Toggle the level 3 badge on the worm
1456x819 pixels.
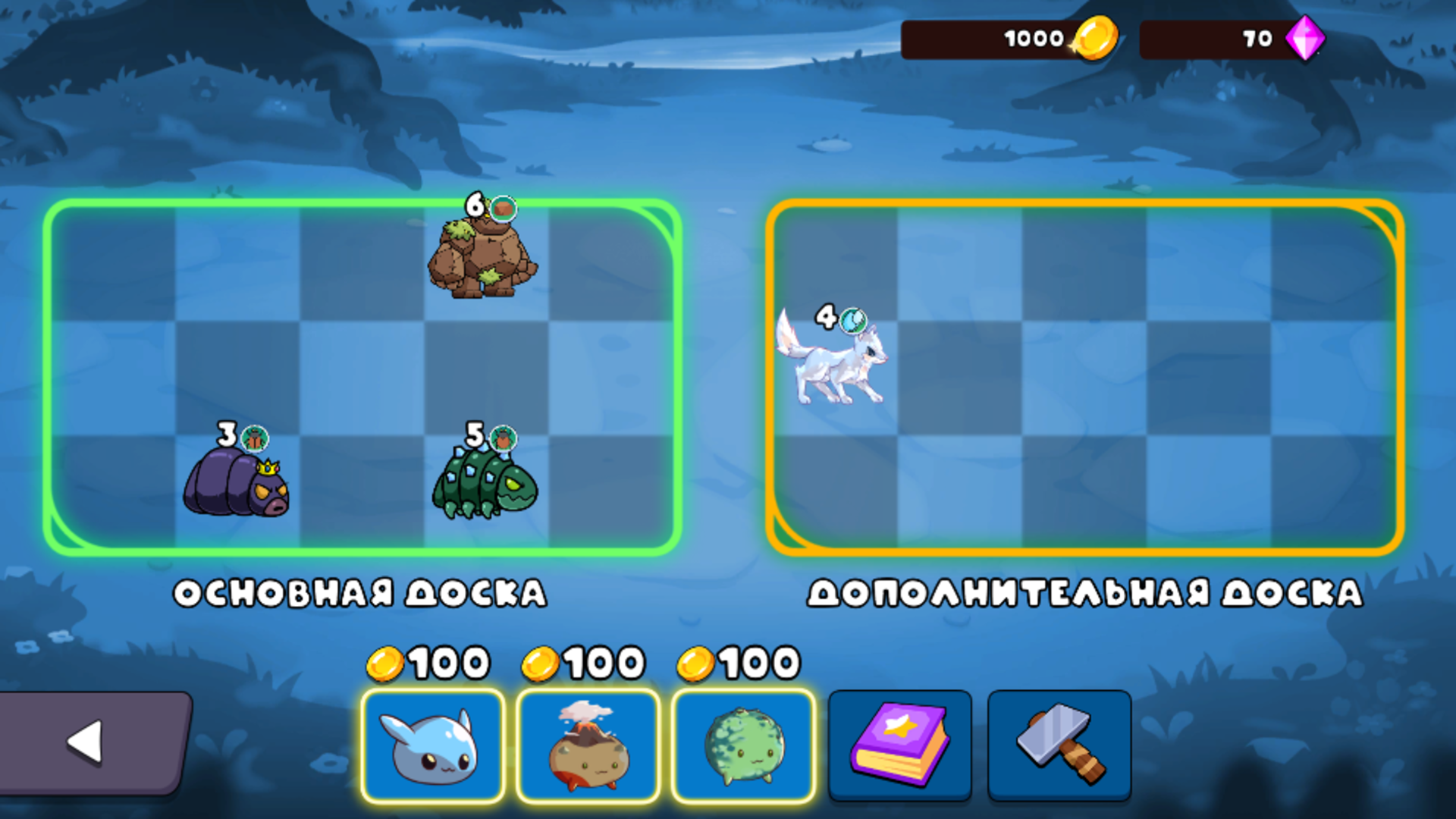coord(226,435)
